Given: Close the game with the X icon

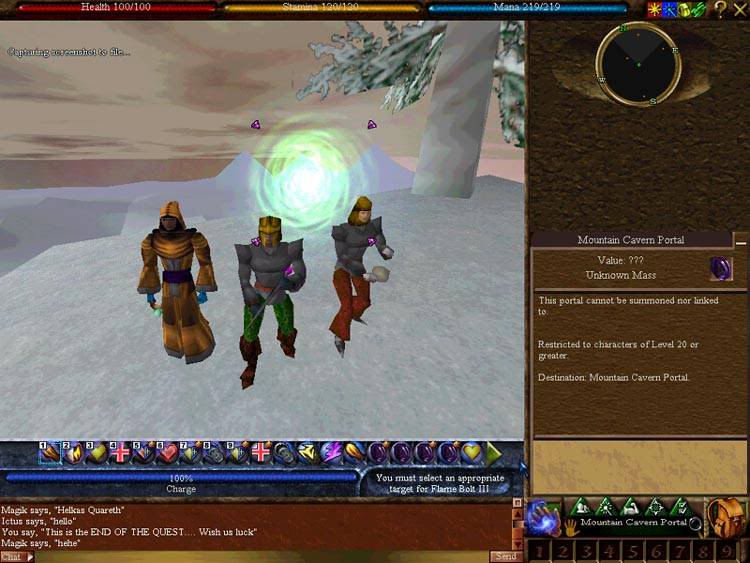Looking at the screenshot, I should [741, 10].
